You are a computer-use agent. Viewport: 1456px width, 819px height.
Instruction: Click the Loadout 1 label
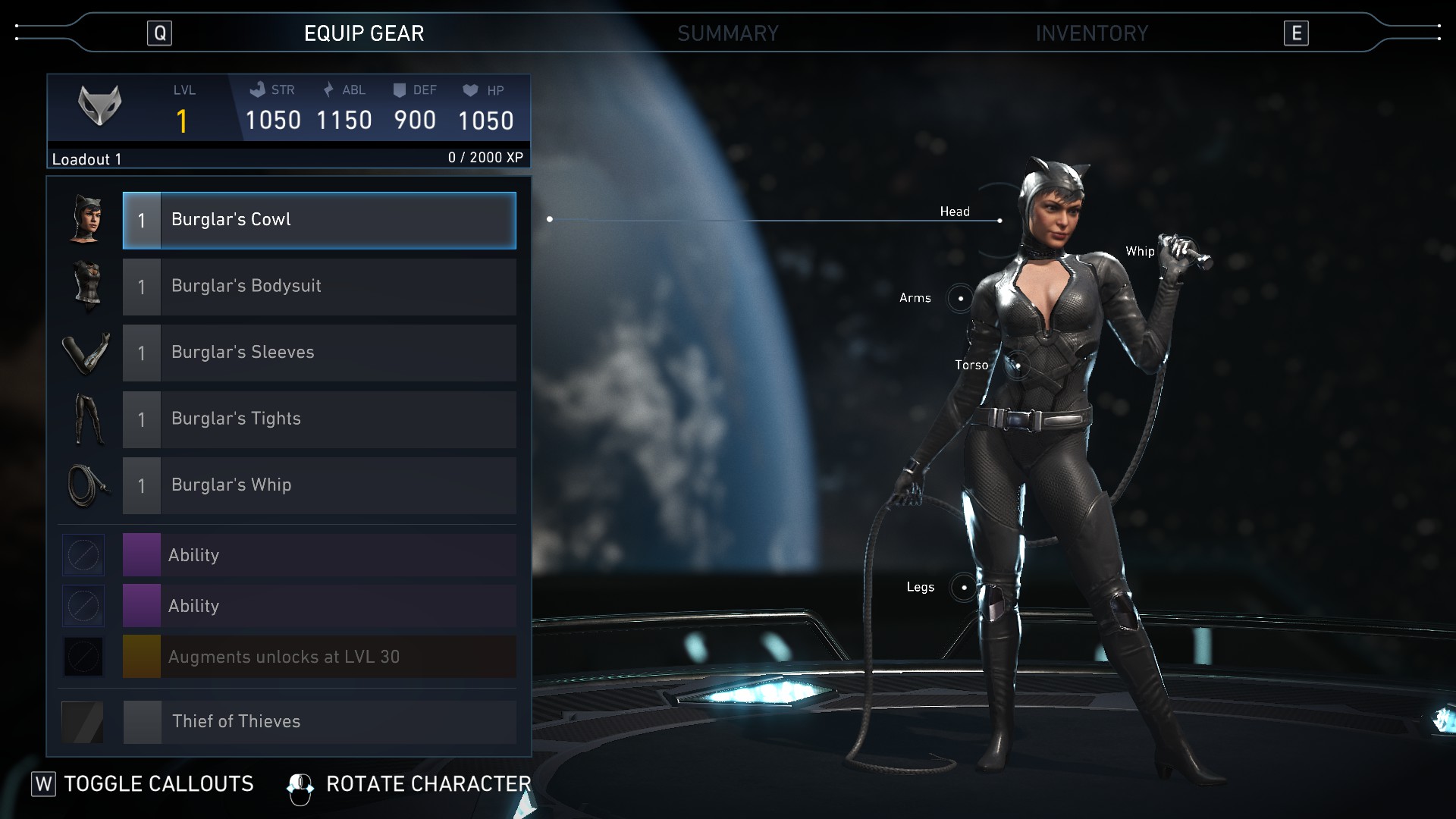point(86,159)
